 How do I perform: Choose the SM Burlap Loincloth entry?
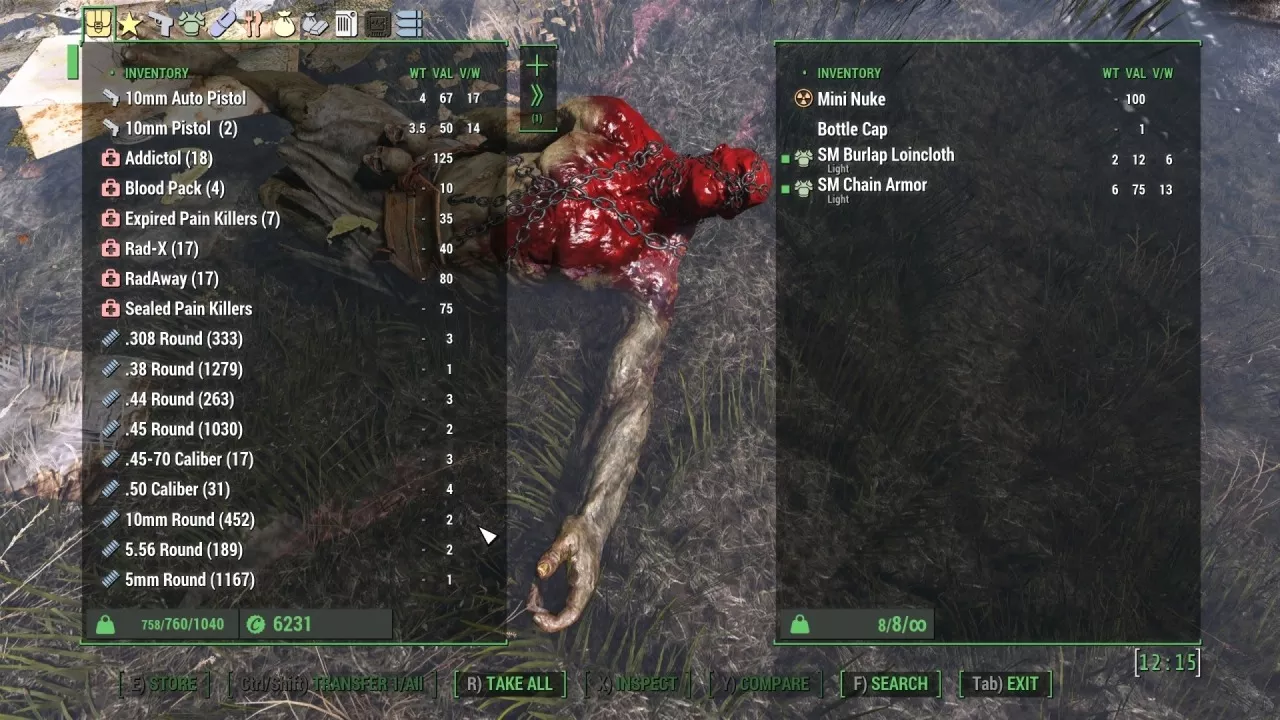coord(885,155)
